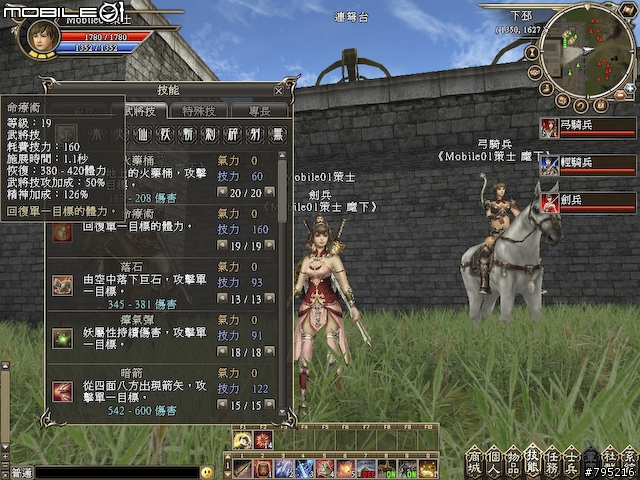Choose the 瘴氣彈 green miasma skill icon
The image size is (640, 480).
pyautogui.click(x=62, y=339)
